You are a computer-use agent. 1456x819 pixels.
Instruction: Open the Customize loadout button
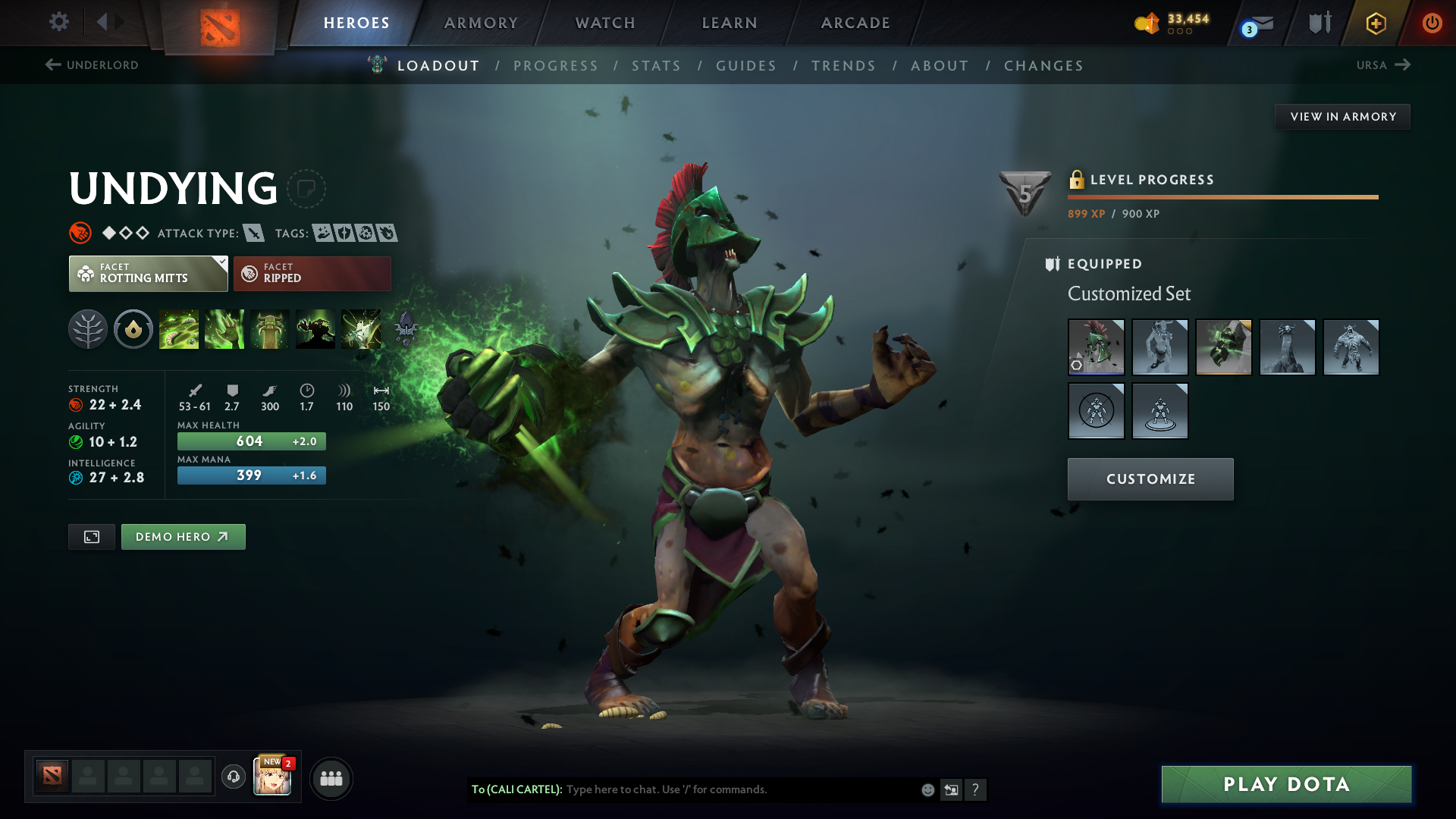coord(1150,479)
